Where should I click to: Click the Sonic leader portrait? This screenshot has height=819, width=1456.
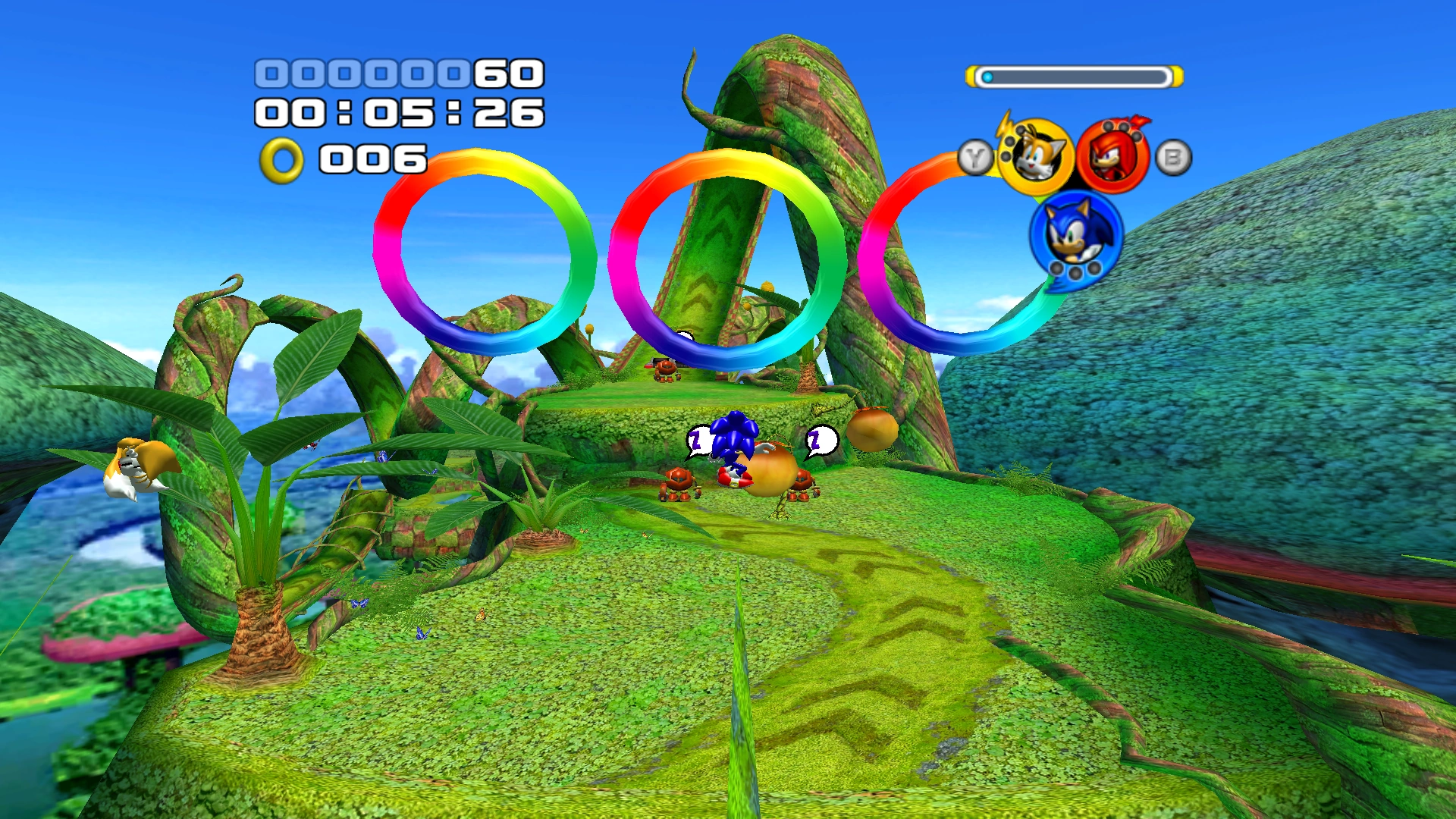point(1075,236)
